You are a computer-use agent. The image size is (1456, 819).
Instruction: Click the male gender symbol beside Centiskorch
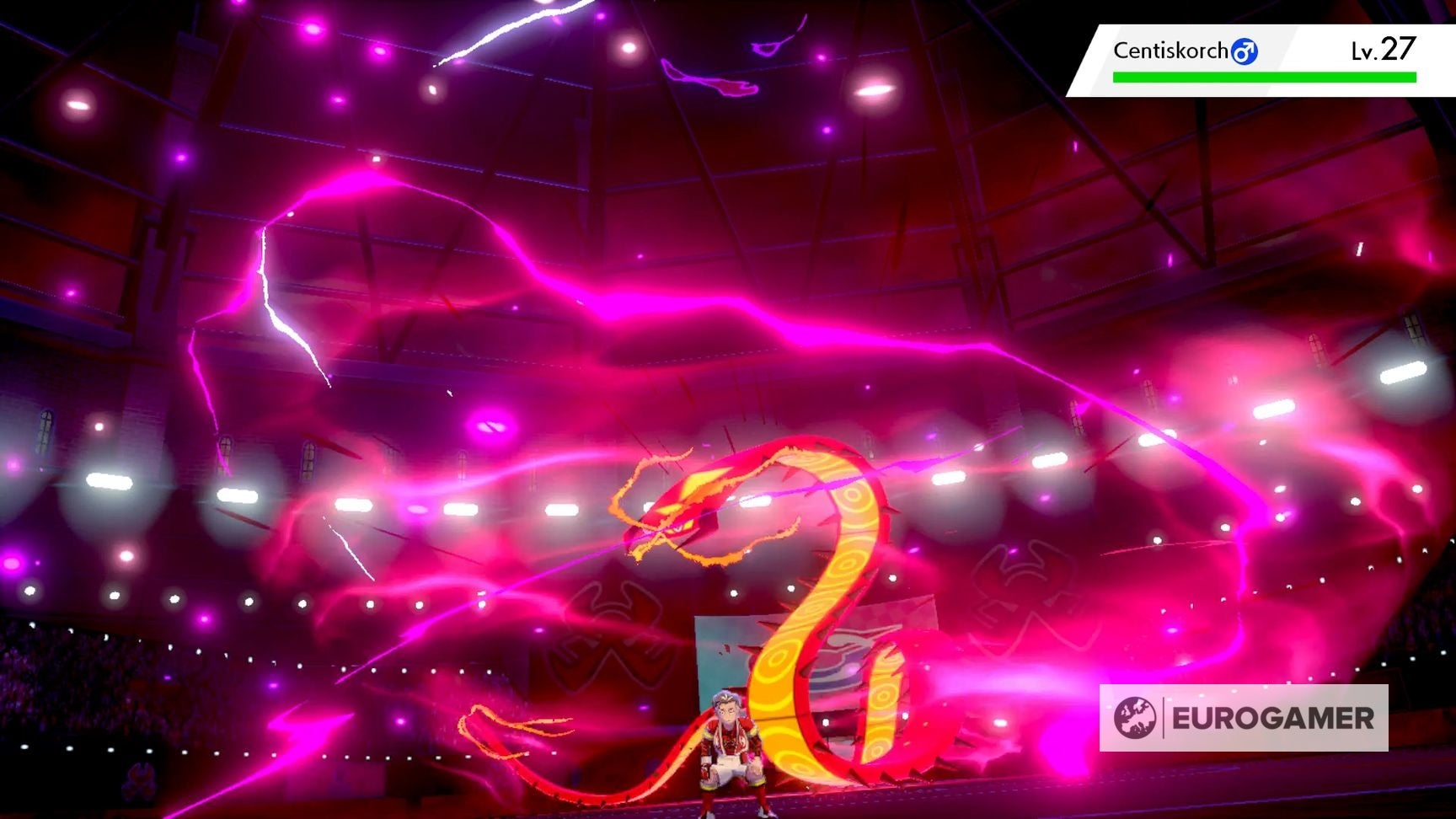pyautogui.click(x=1245, y=51)
